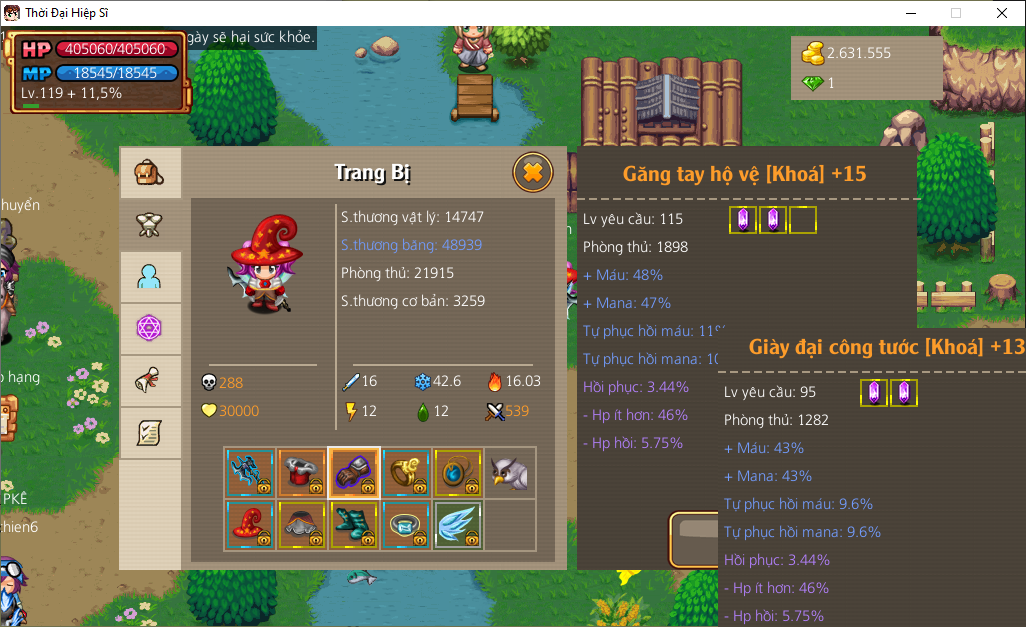Select the gold ring equipment slot
Viewport: 1026px width, 627px height.
[x=406, y=472]
